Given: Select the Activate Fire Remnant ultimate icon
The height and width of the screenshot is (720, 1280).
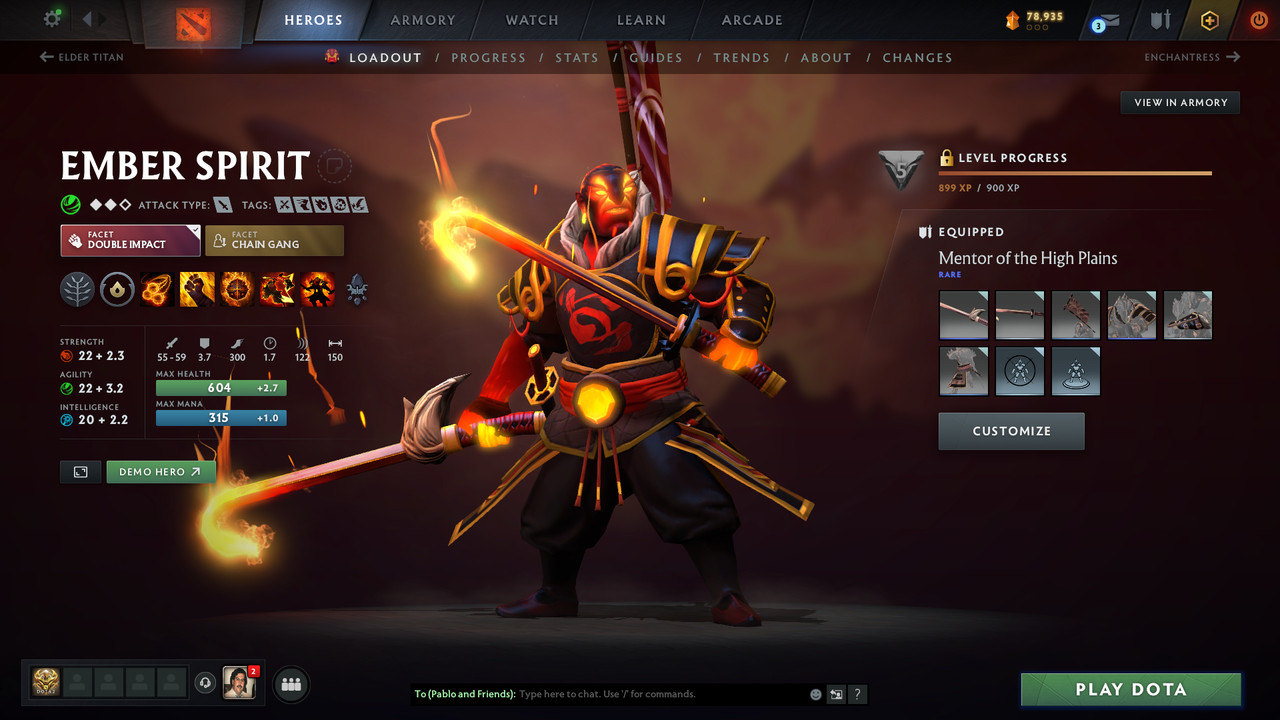Looking at the screenshot, I should 316,289.
